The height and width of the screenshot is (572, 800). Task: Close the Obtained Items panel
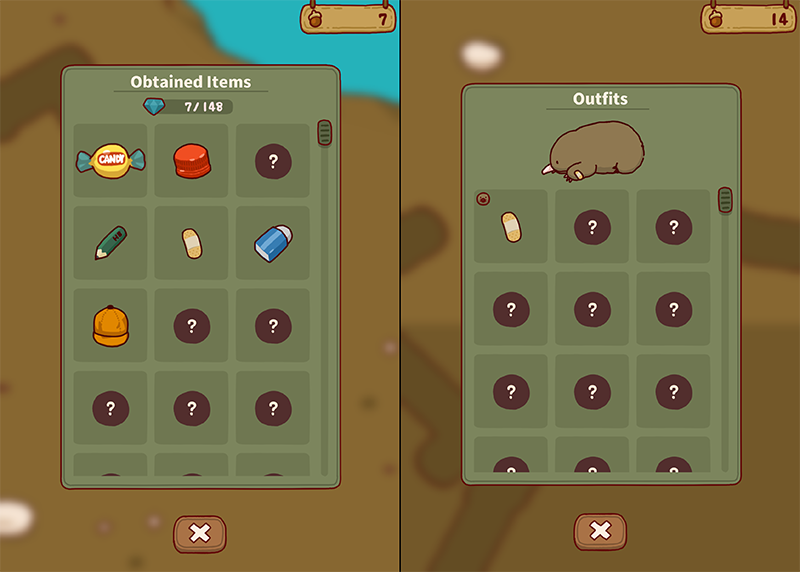200,533
